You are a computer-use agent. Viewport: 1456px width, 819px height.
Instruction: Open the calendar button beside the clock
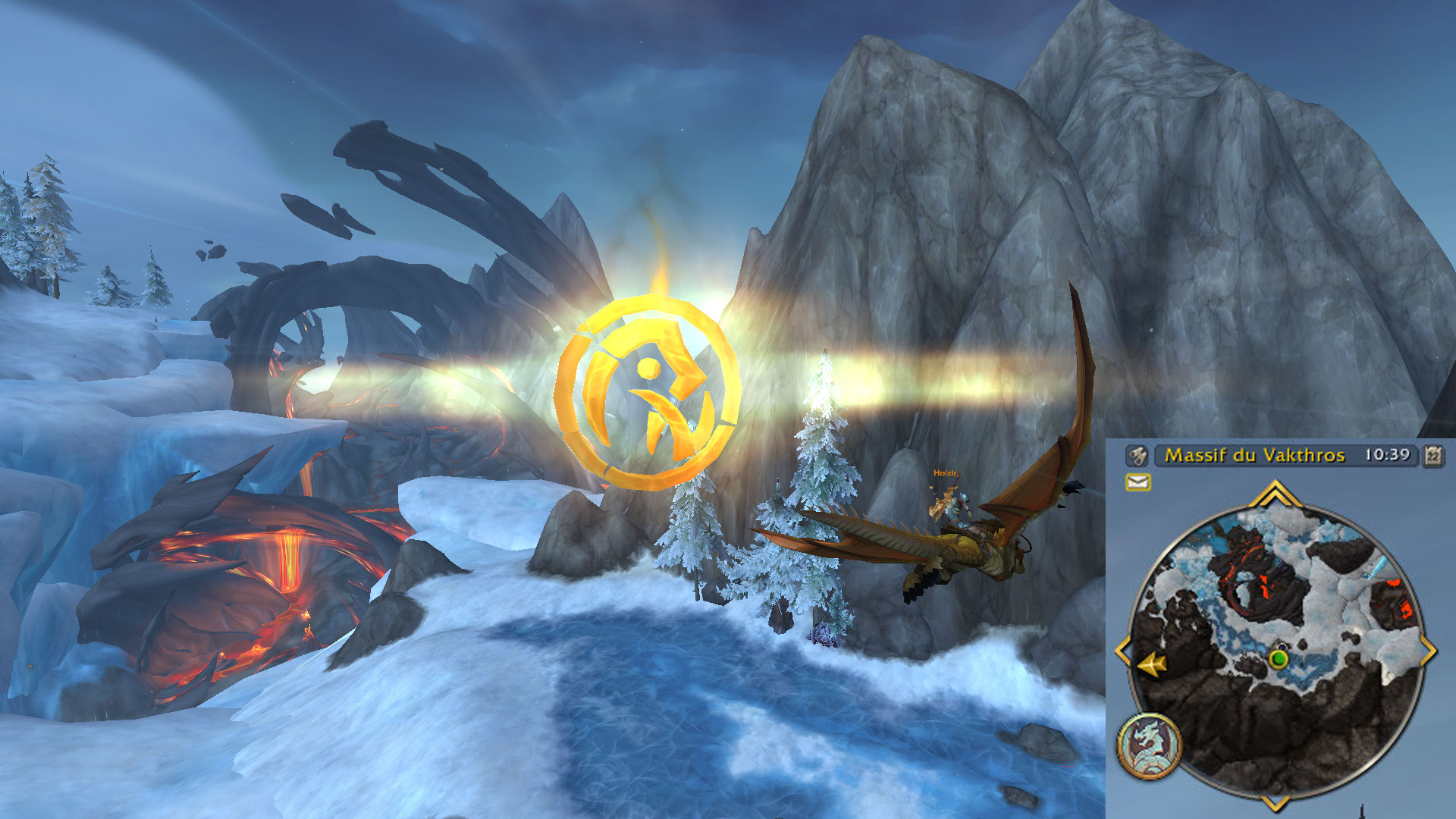(1432, 455)
